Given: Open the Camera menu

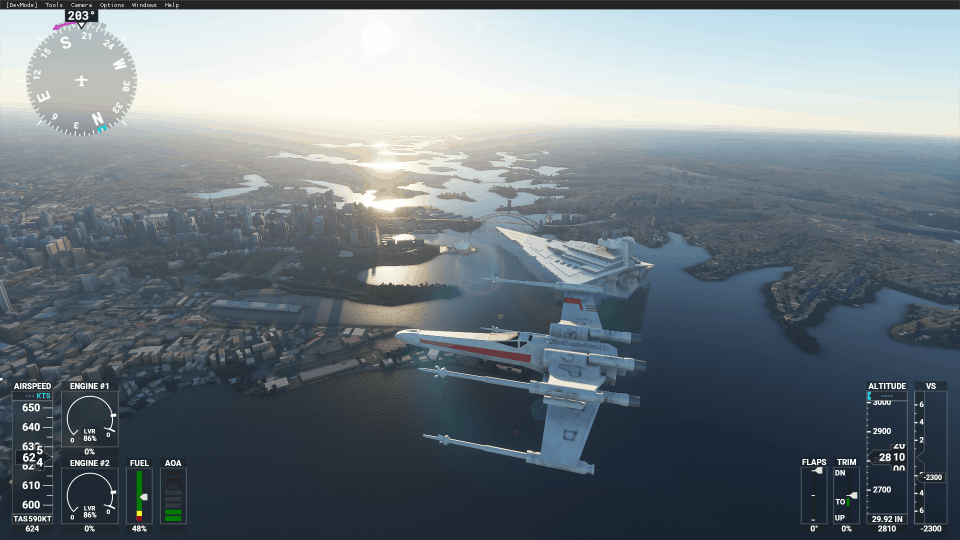Looking at the screenshot, I should click(81, 5).
